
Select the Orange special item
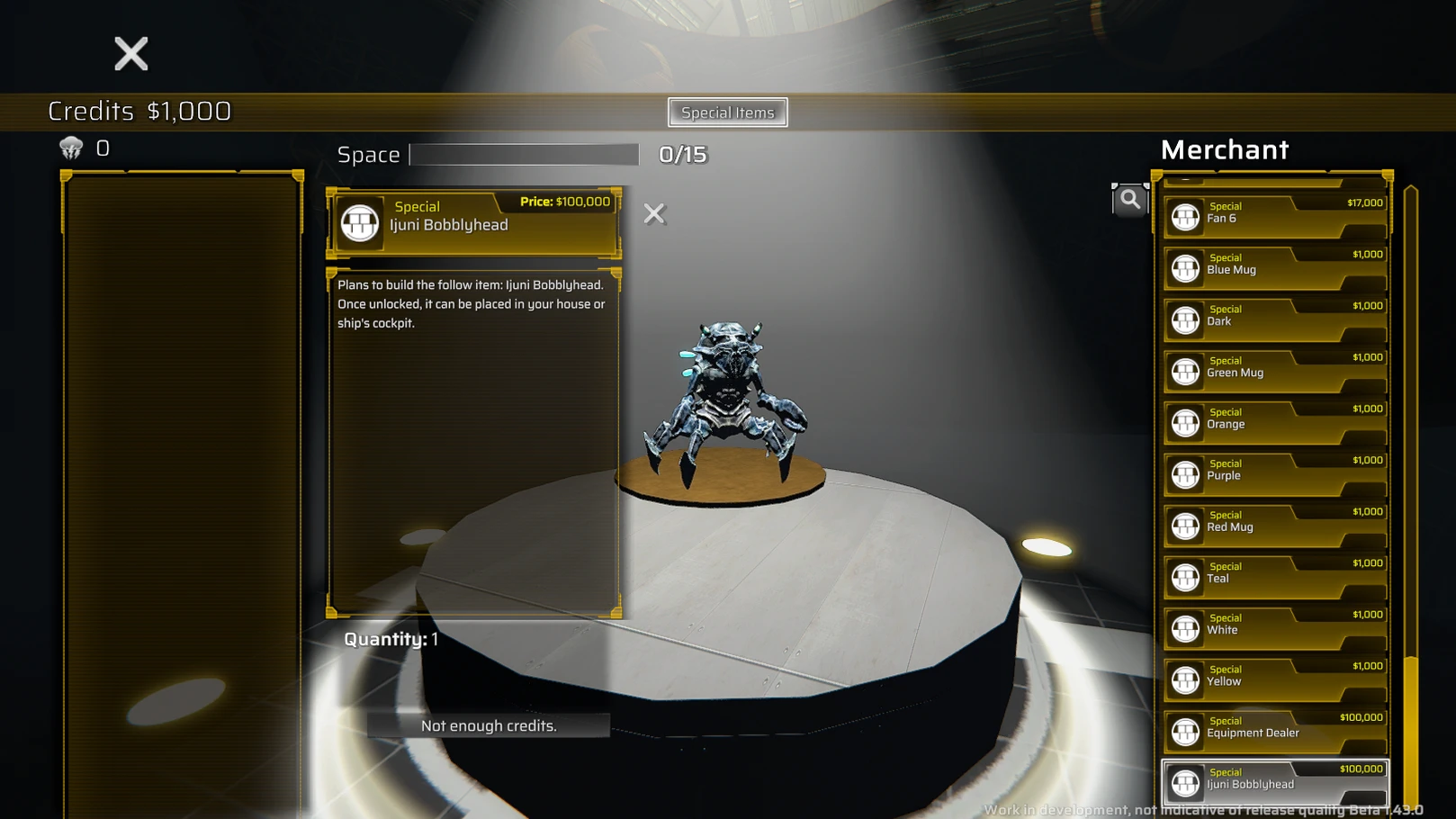tap(1275, 422)
